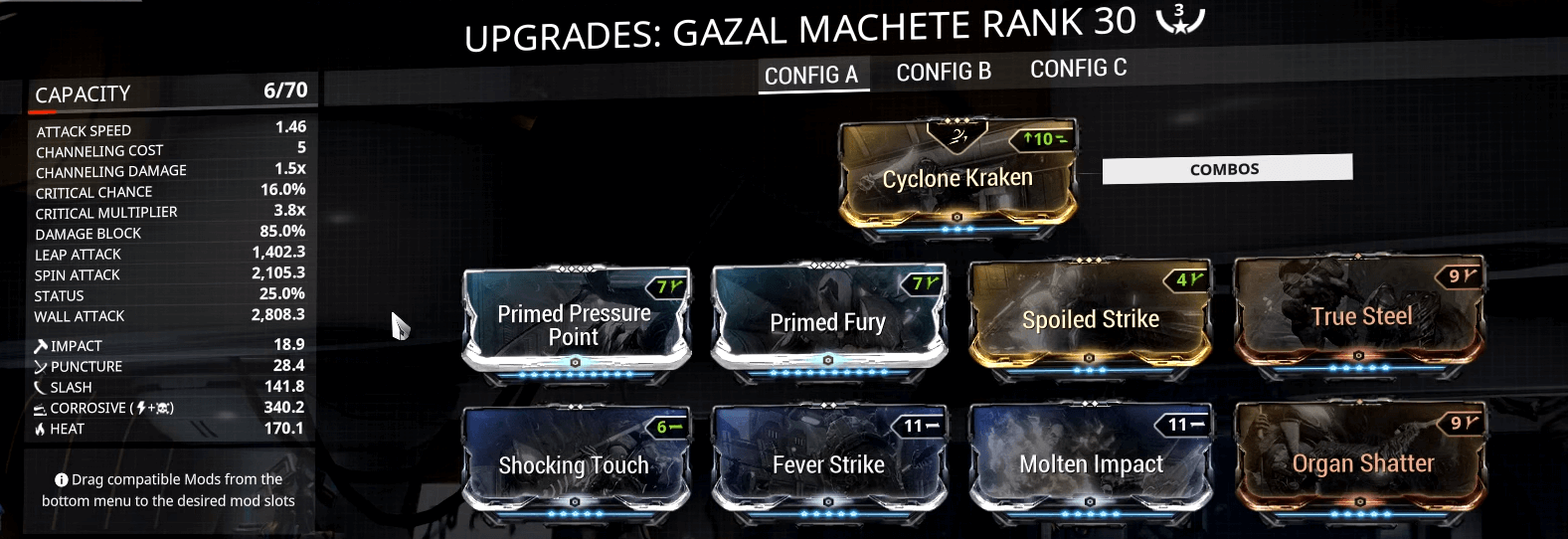Open the Combos list button
Screen dimensions: 1568x539
pyautogui.click(x=1225, y=169)
